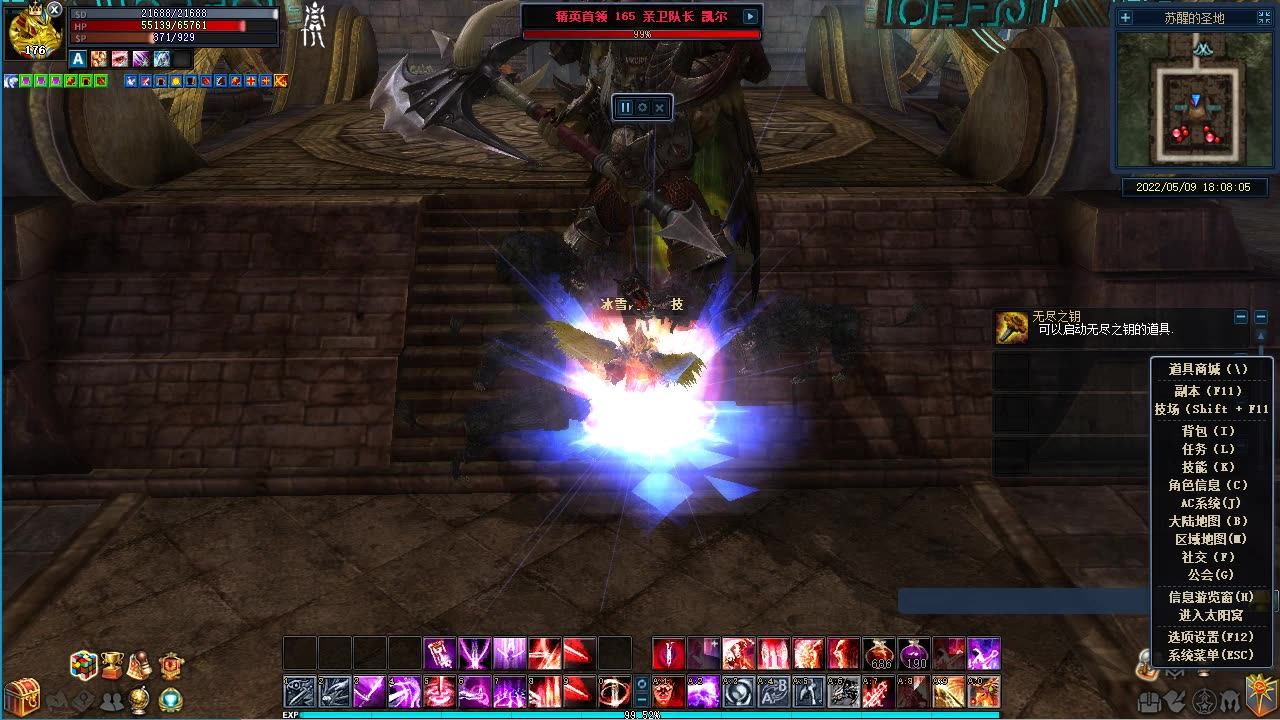Pause using the floating toolbar pause button
1280x720 pixels.
(x=625, y=107)
